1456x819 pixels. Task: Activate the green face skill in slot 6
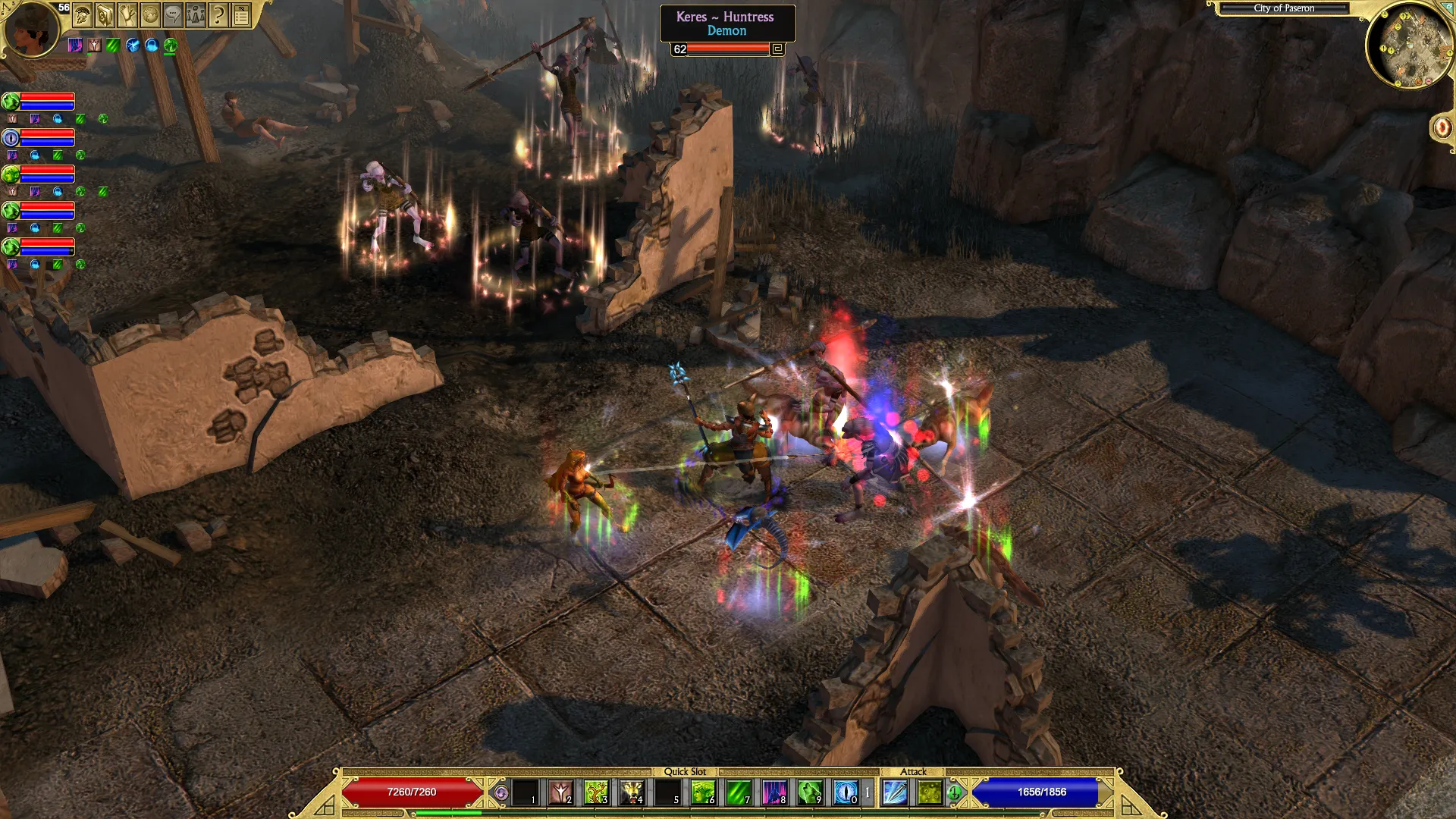(x=703, y=792)
